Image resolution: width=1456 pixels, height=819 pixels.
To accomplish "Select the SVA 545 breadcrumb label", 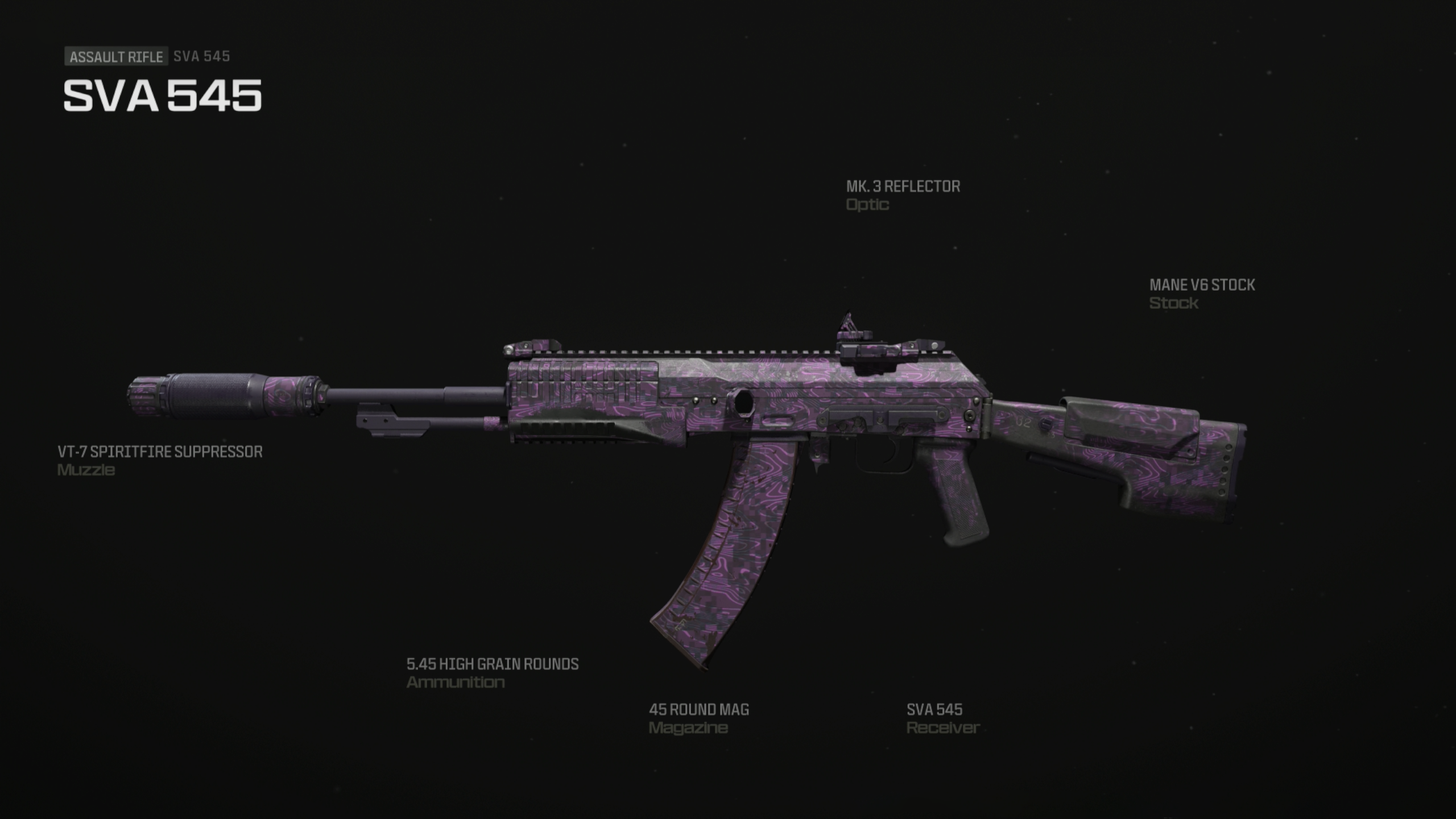I will [202, 56].
